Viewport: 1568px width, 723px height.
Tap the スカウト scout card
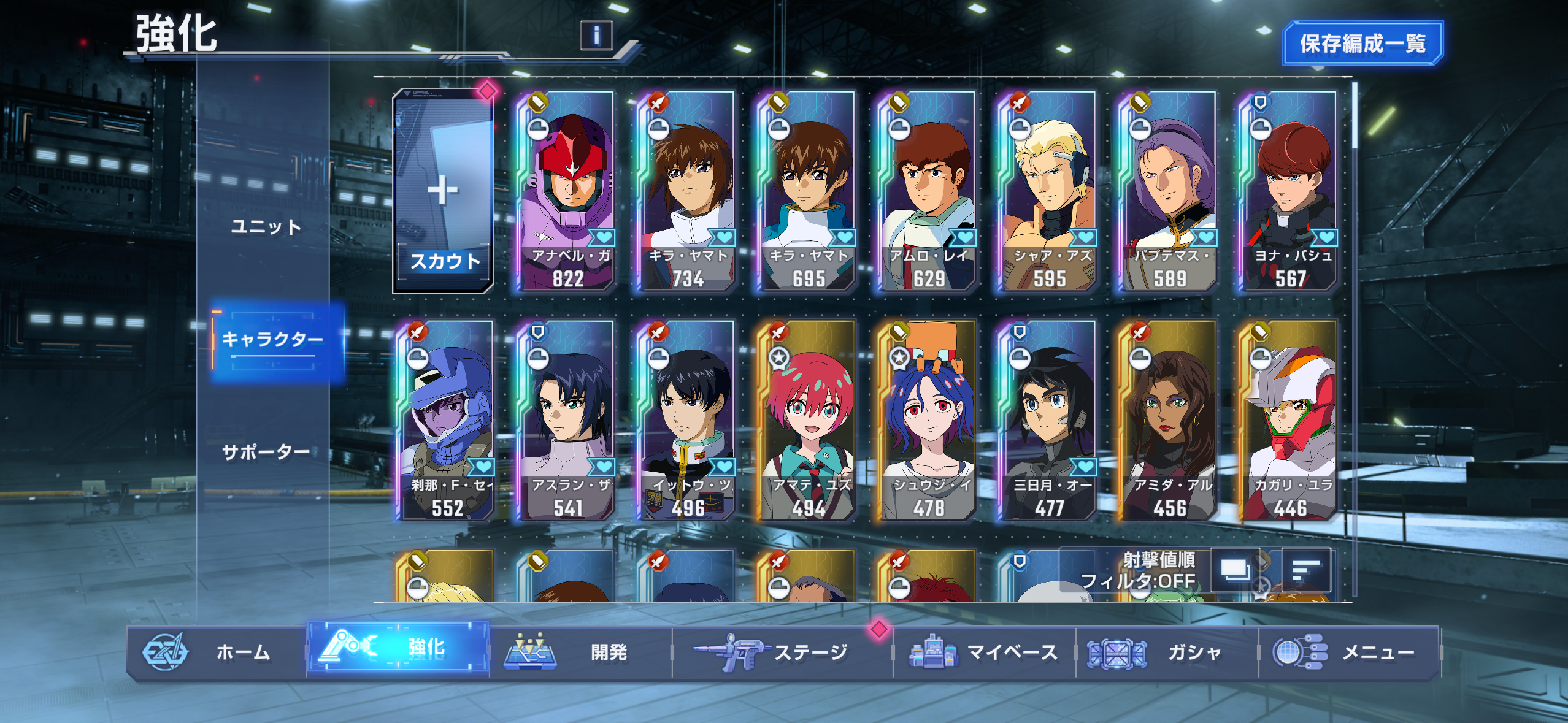(x=443, y=191)
